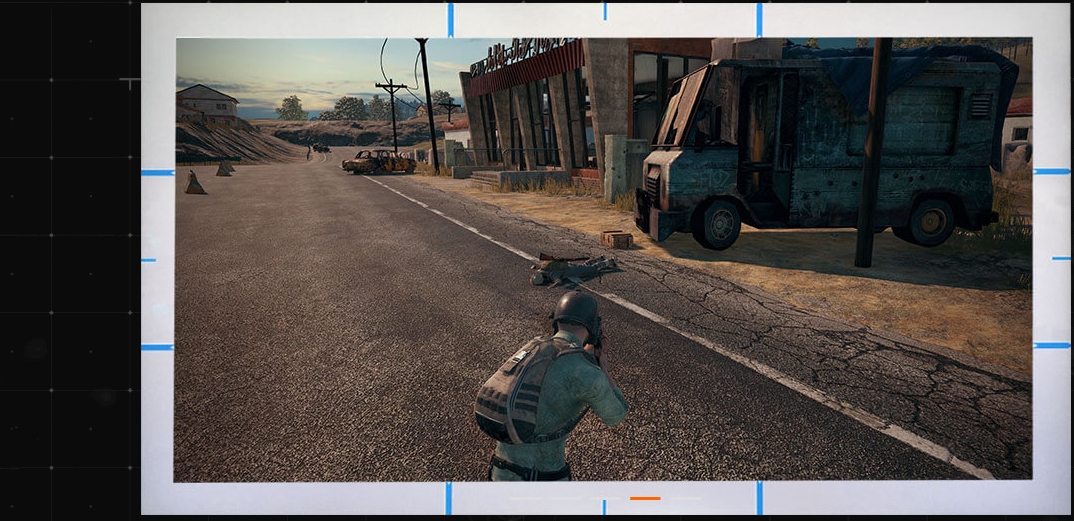Select the orange active slide indicator
This screenshot has height=521, width=1074.
click(x=645, y=498)
